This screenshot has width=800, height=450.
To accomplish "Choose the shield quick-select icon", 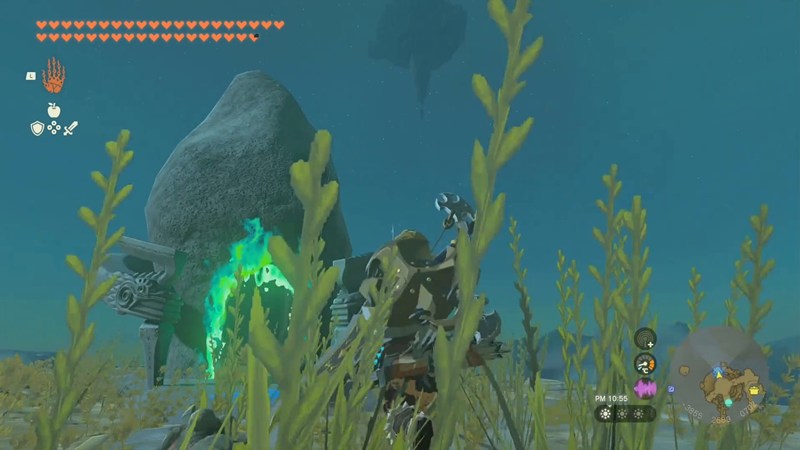I will (x=37, y=128).
